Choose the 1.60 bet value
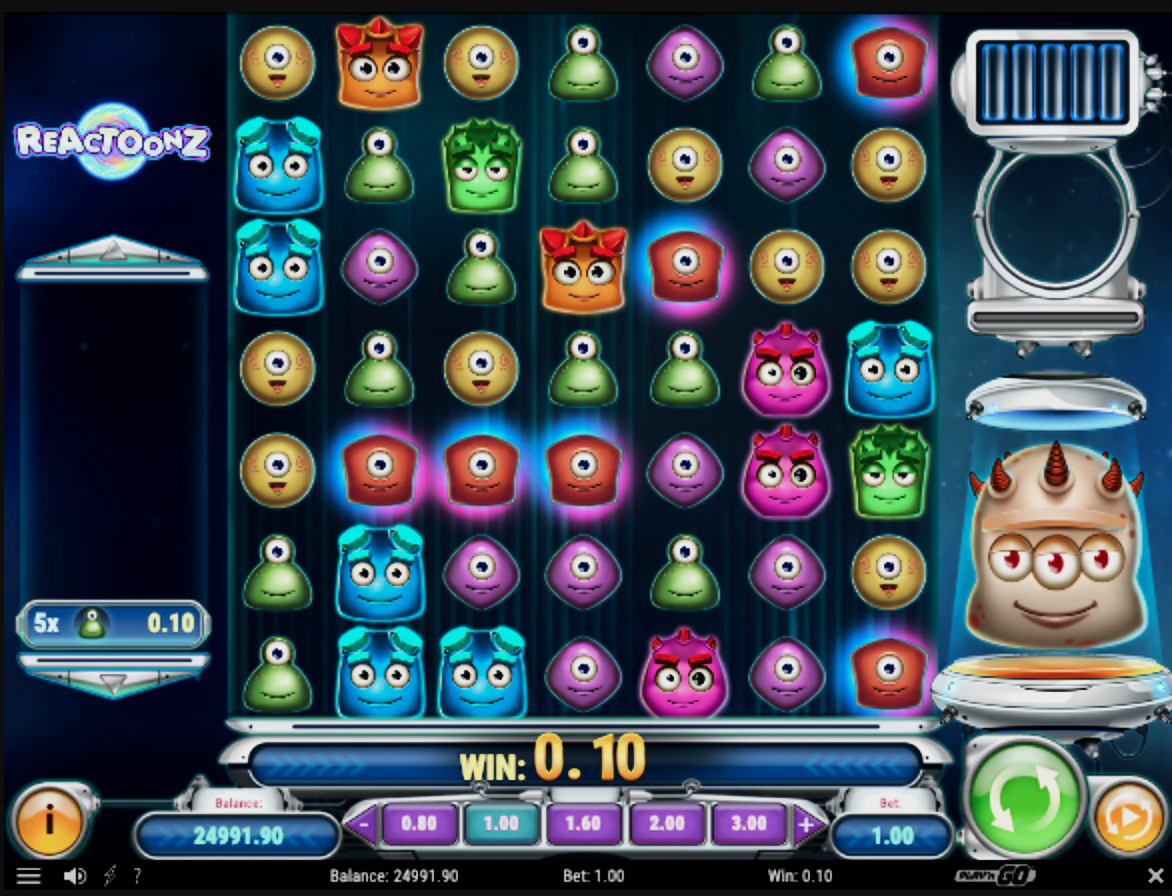The height and width of the screenshot is (896, 1172). [583, 824]
